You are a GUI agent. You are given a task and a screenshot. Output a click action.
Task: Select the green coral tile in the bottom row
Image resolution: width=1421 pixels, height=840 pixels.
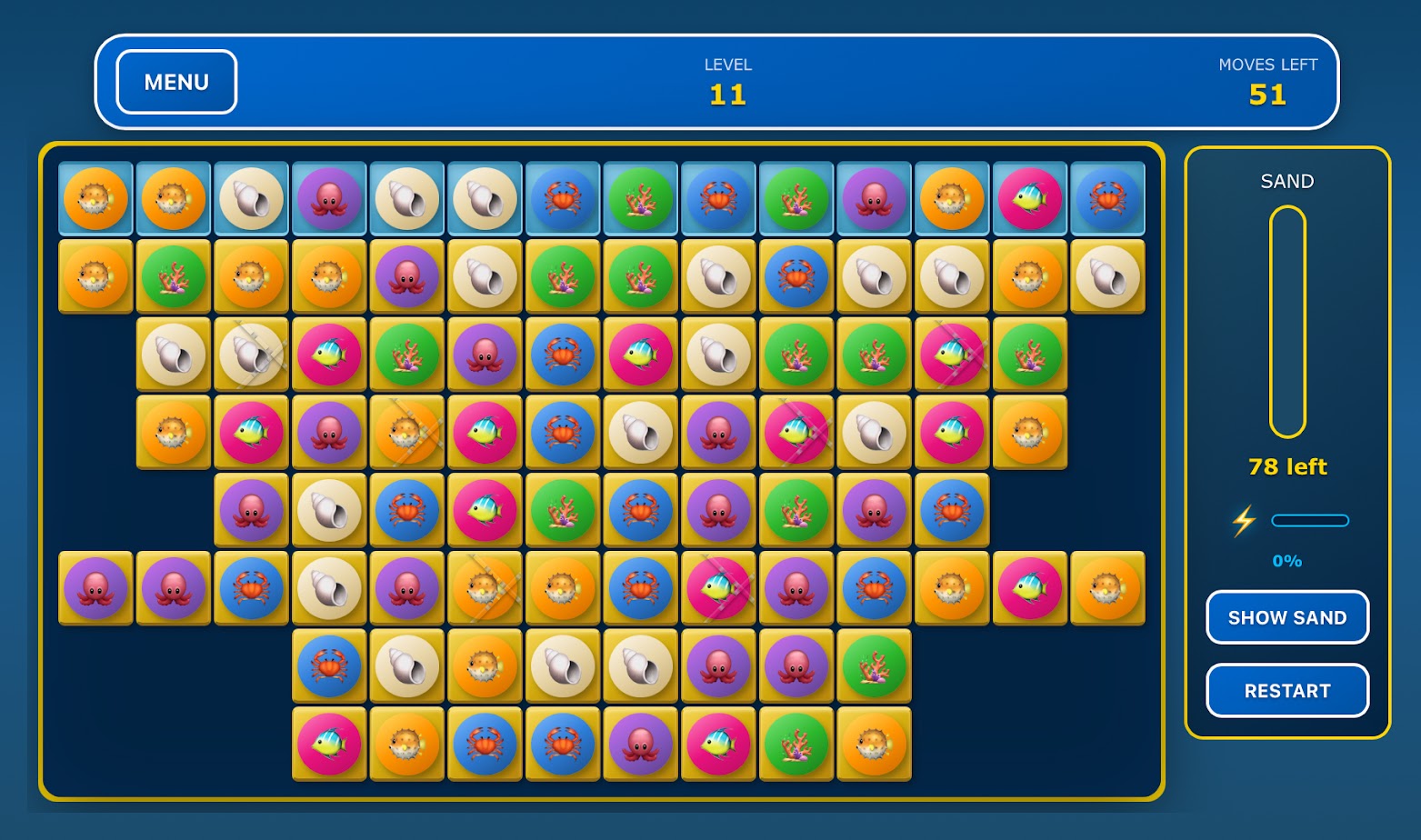click(796, 744)
